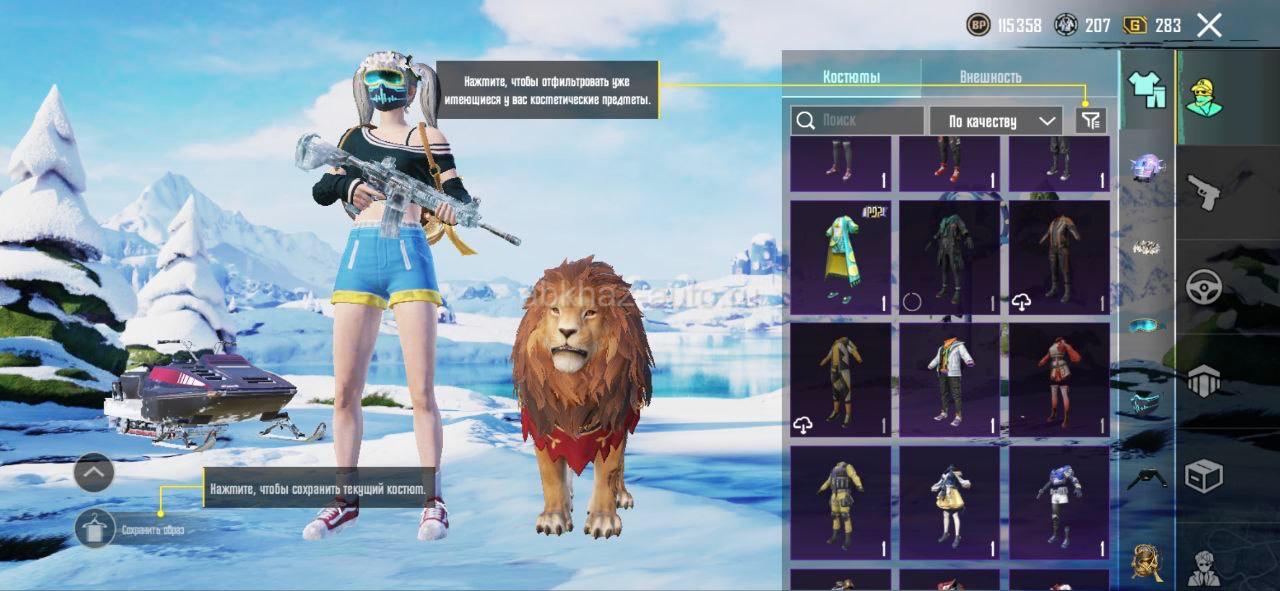The width and height of the screenshot is (1280, 591).
Task: Select the teal and yellow coat costume
Action: pyautogui.click(x=840, y=257)
